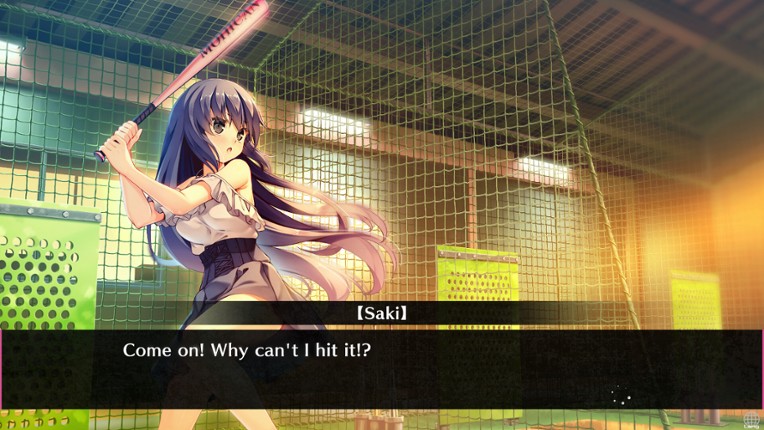
Task: Open the globe language switch icon
Action: pos(751,420)
